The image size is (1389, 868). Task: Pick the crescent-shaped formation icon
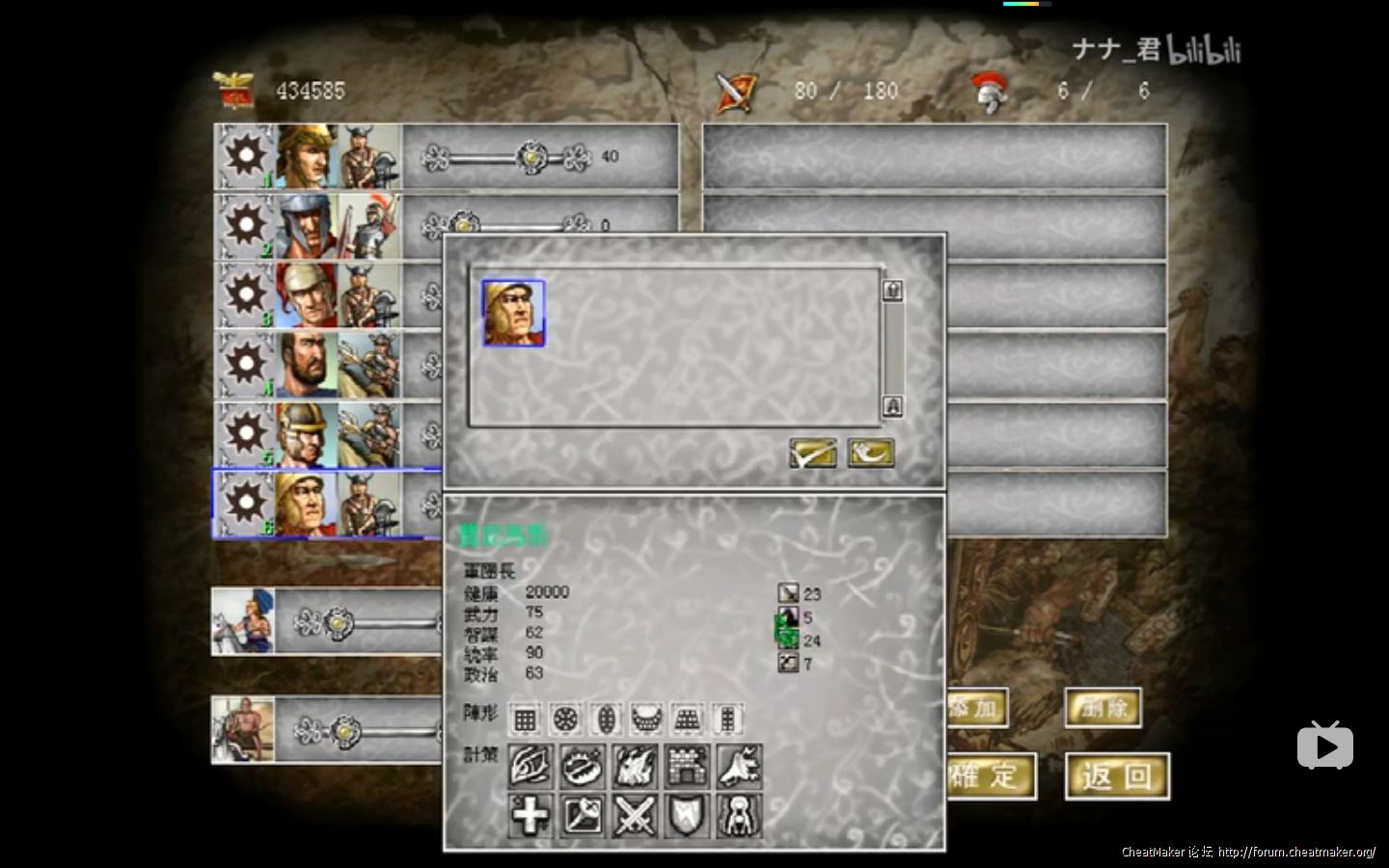[646, 719]
